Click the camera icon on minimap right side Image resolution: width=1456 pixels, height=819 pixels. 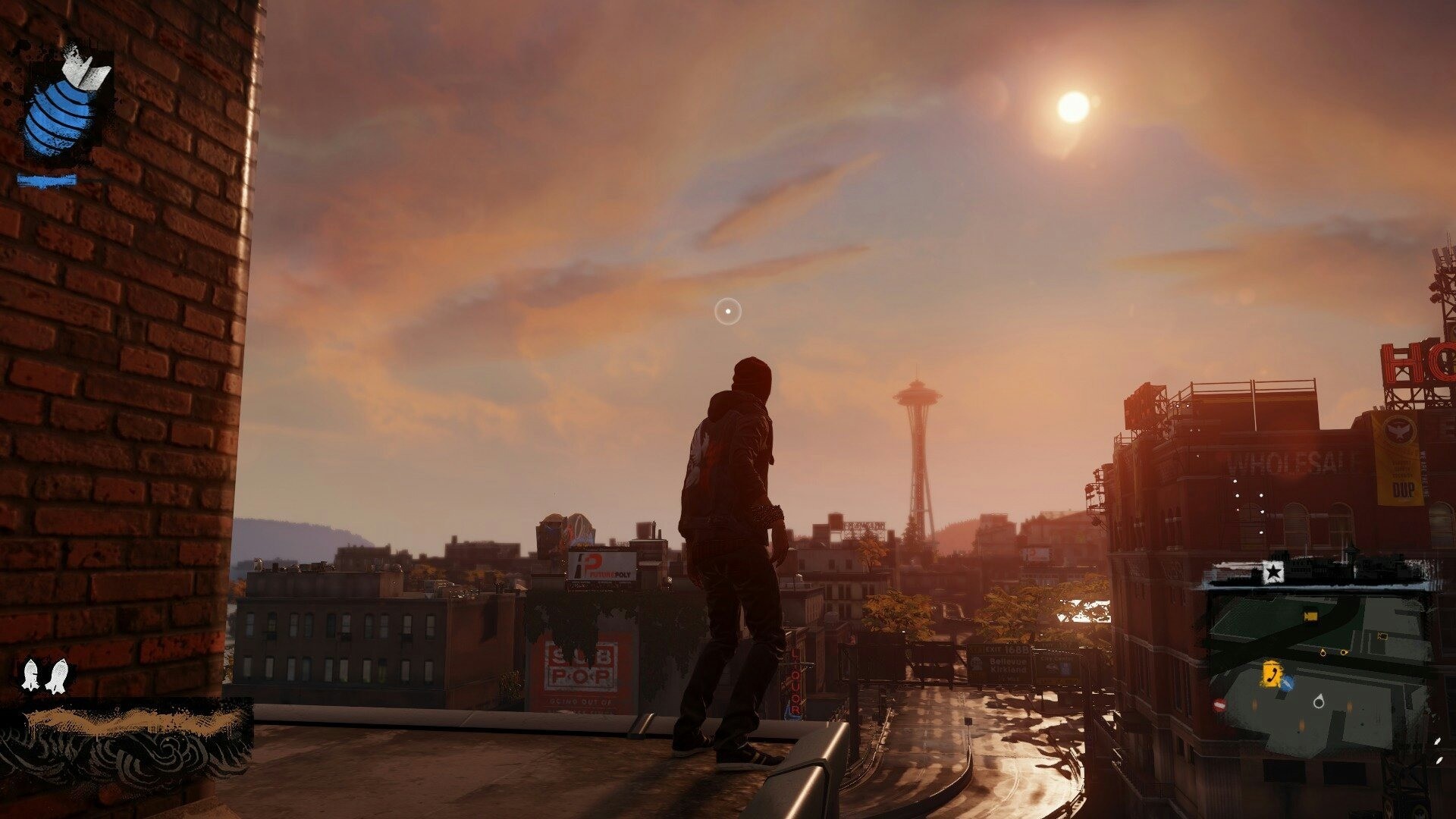click(1382, 636)
